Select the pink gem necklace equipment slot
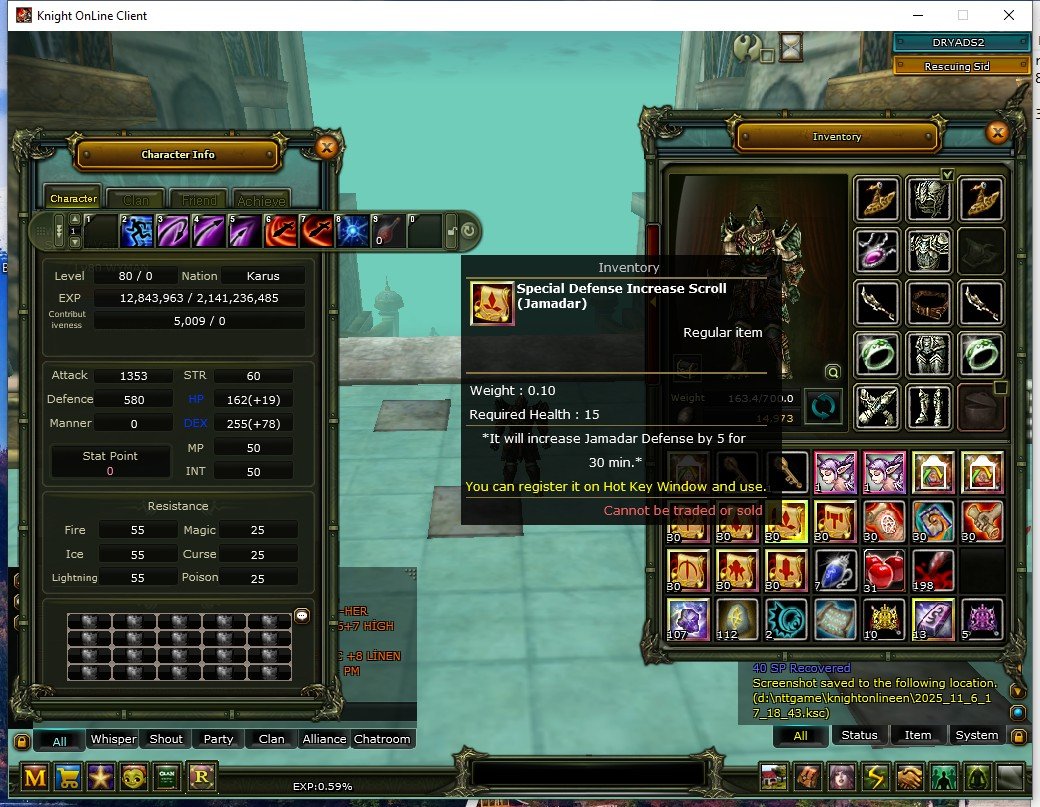 [877, 250]
